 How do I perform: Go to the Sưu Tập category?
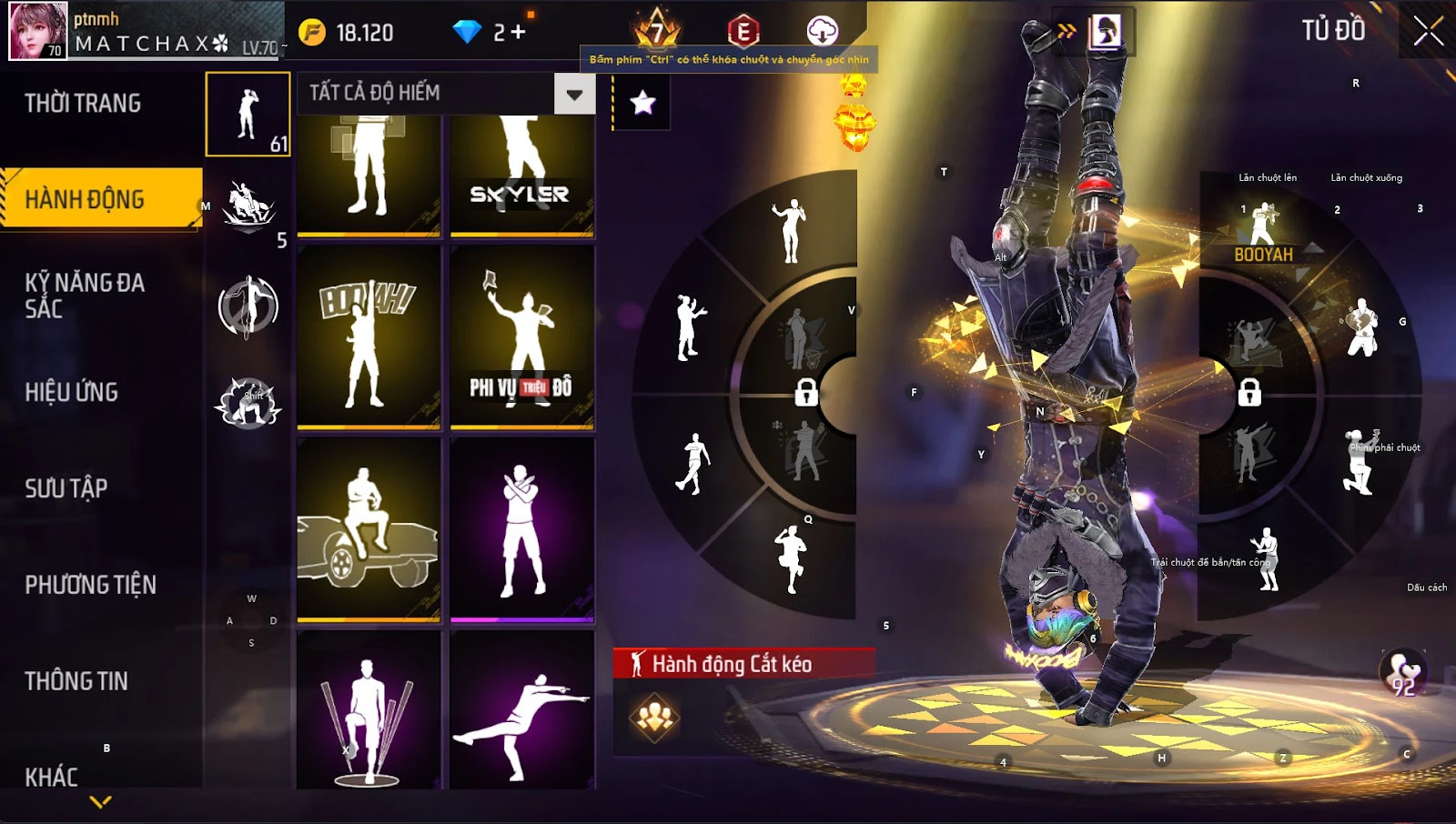click(66, 488)
